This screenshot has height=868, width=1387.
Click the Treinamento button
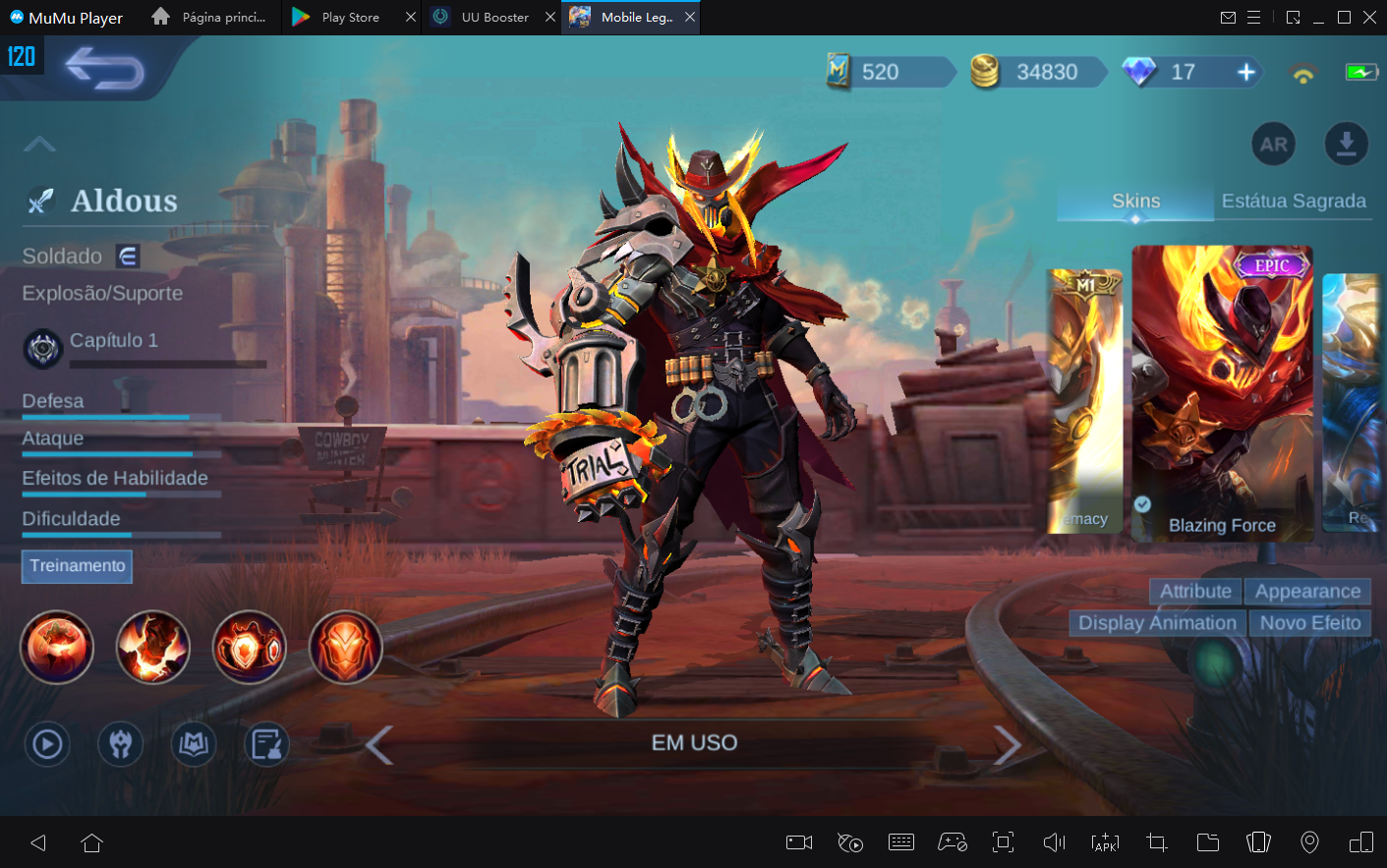[77, 566]
